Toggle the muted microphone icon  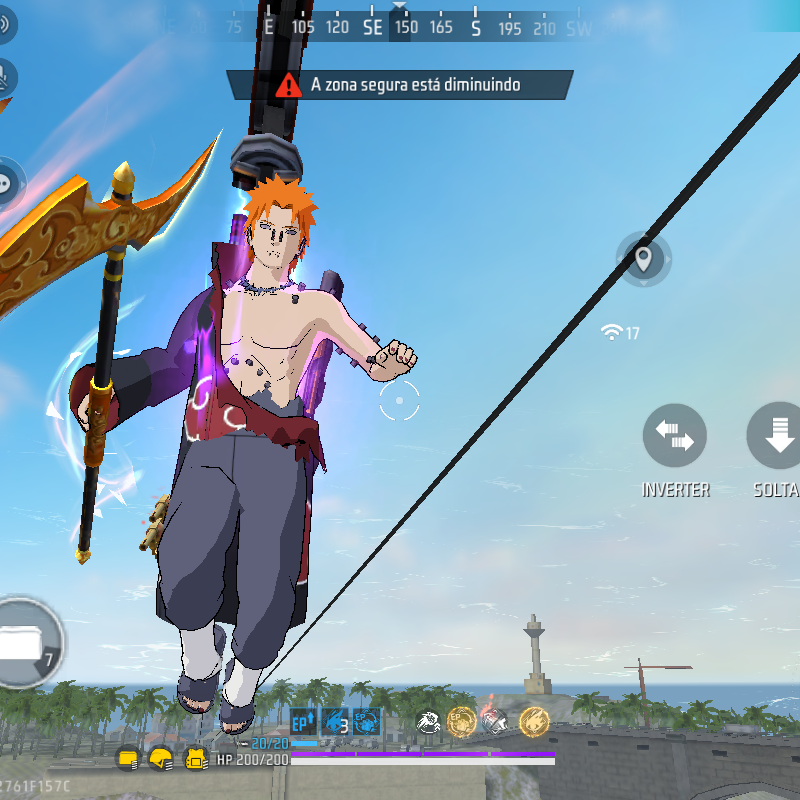[5, 75]
